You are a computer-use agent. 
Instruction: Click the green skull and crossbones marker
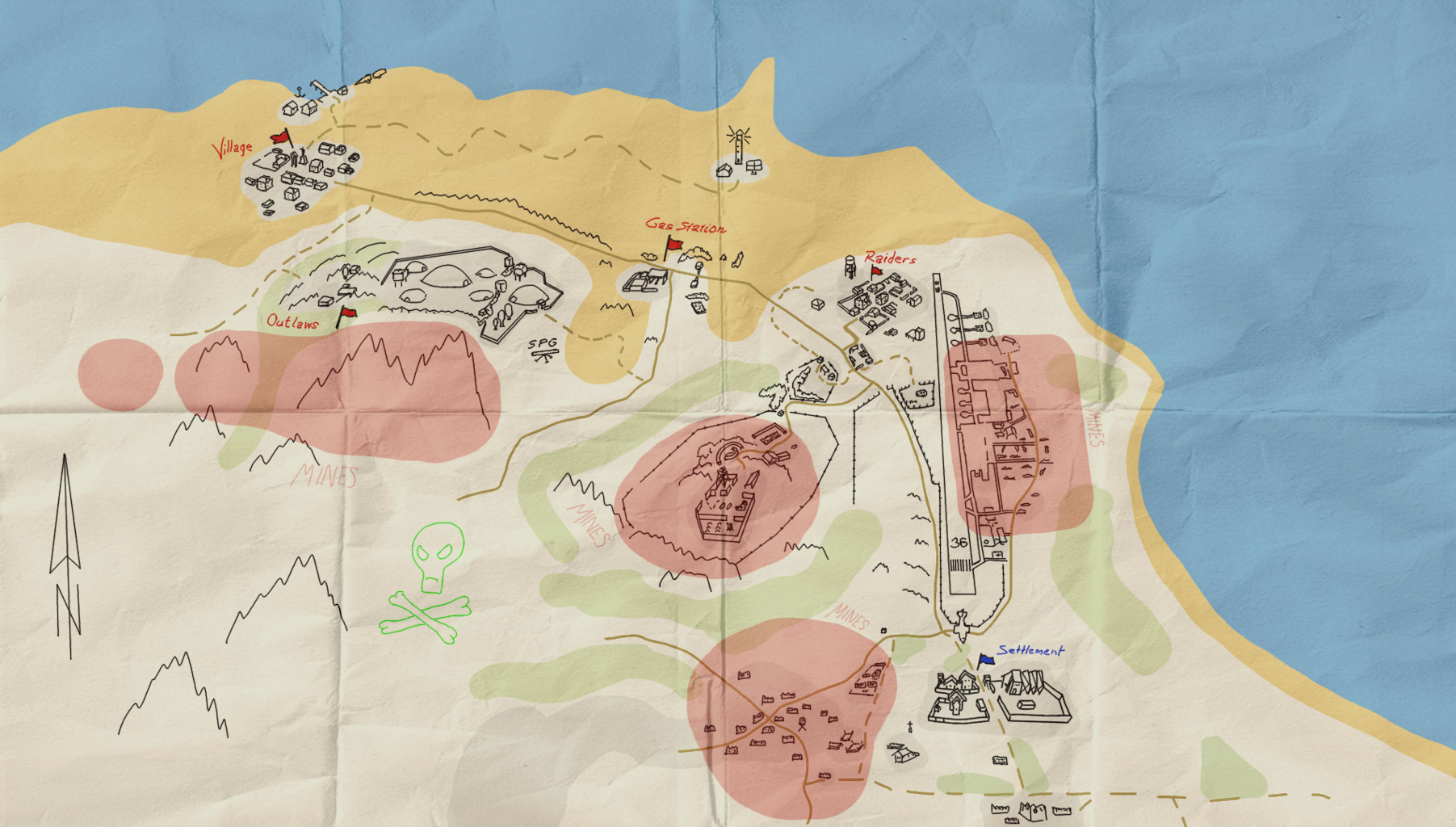tap(430, 583)
